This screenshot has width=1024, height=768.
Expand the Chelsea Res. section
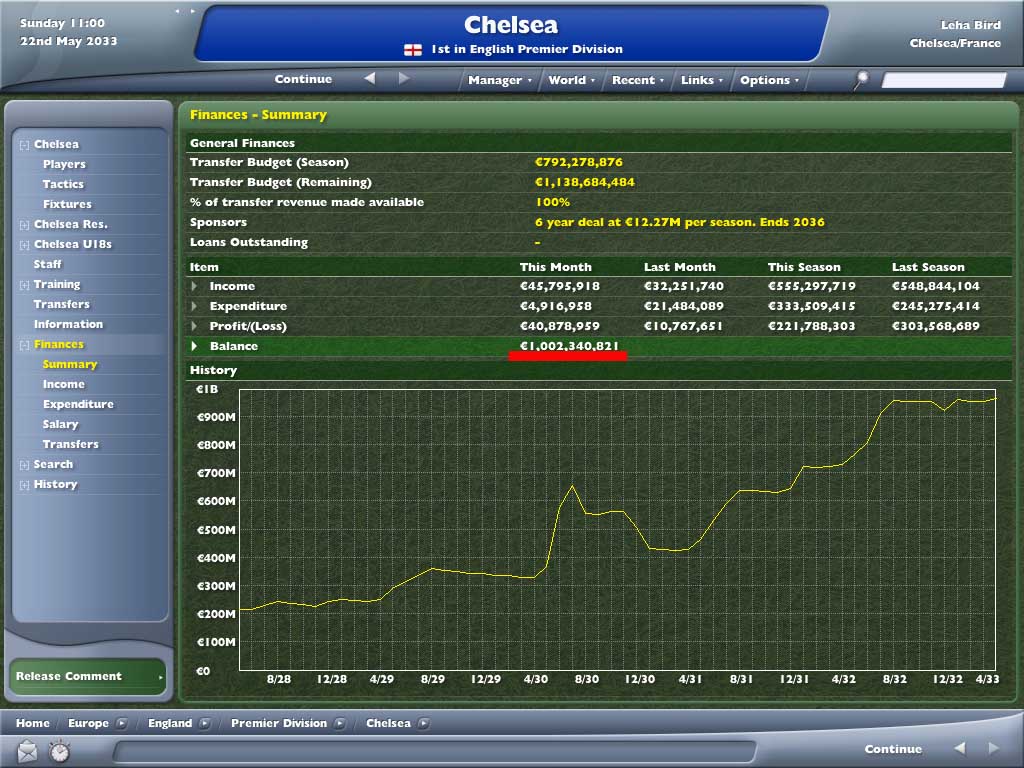click(25, 225)
